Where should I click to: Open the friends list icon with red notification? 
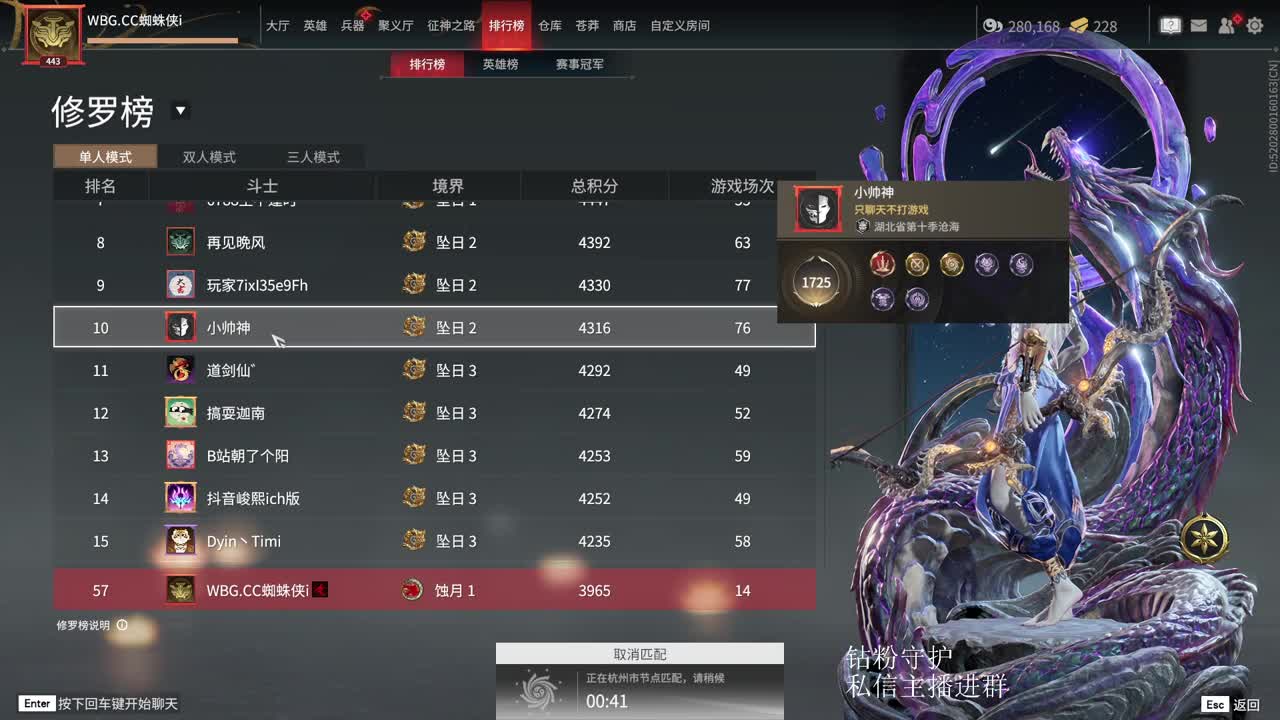(1227, 26)
